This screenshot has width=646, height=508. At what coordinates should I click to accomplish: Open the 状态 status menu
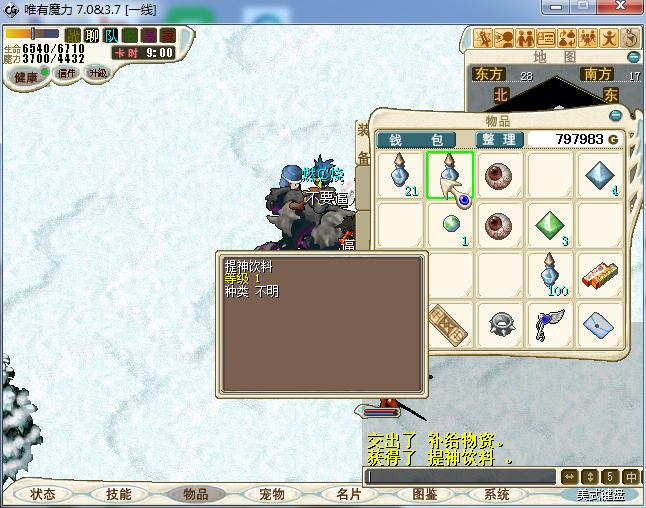click(42, 494)
